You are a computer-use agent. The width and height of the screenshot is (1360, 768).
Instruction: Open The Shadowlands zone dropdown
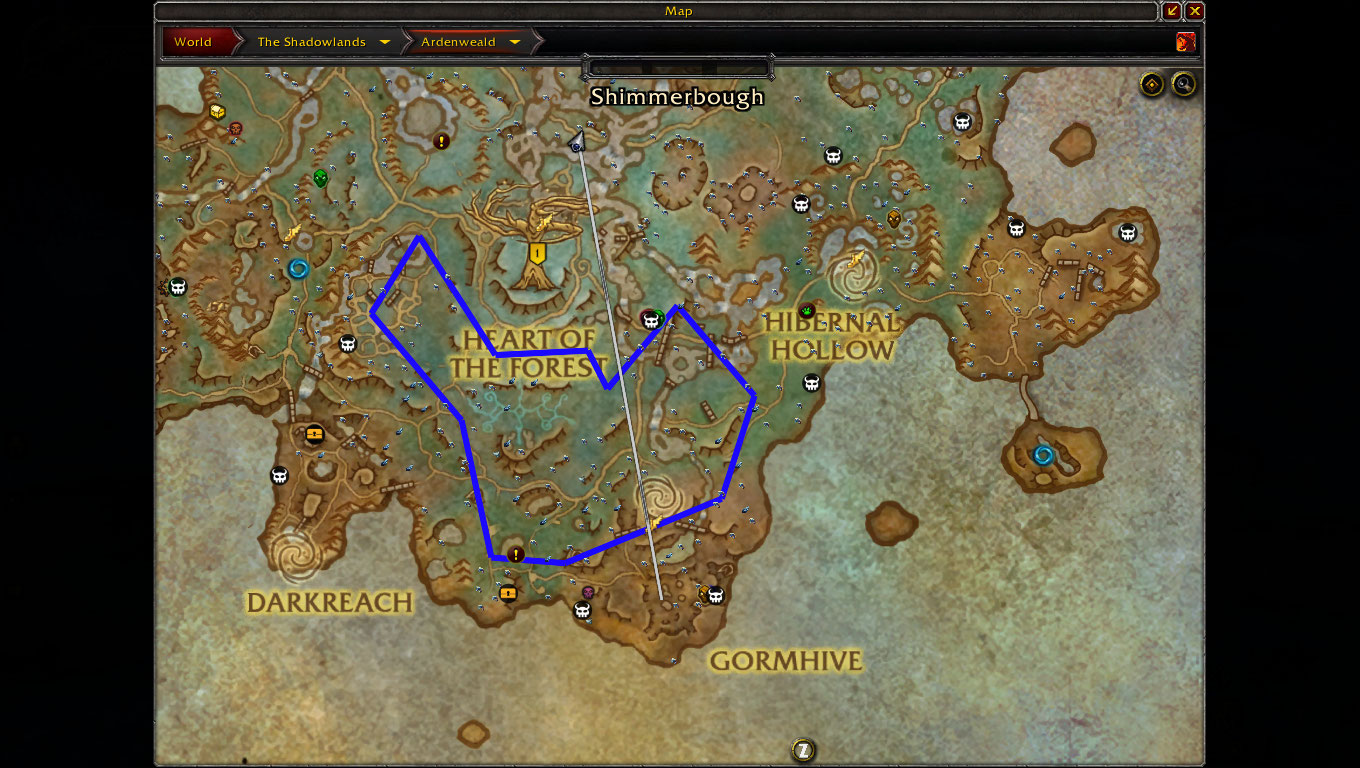[385, 42]
